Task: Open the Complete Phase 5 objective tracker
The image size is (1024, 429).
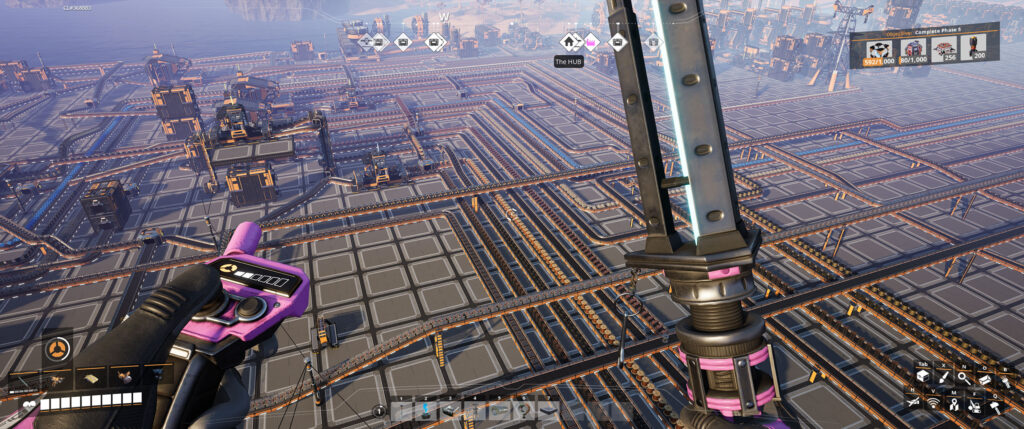Action: pyautogui.click(x=924, y=47)
